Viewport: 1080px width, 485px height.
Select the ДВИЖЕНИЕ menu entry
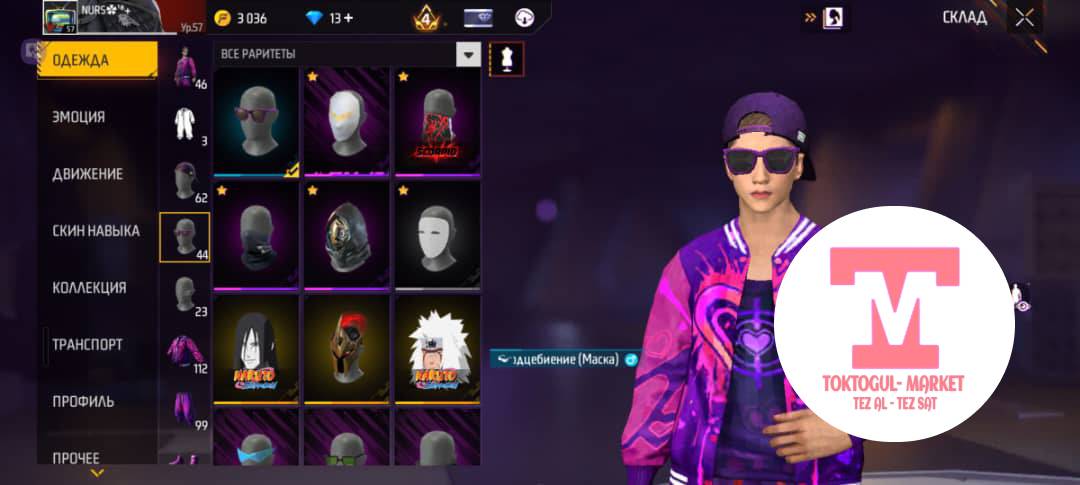coord(88,174)
